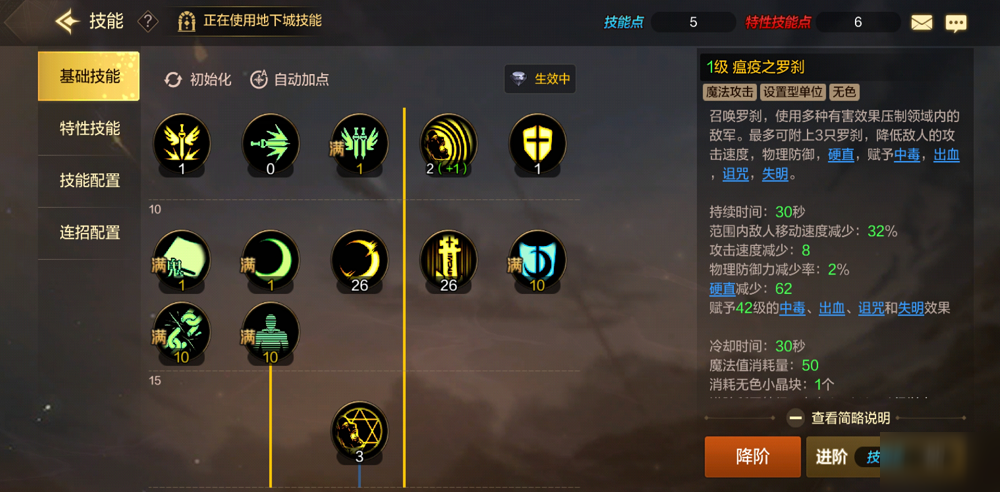The width and height of the screenshot is (1000, 492).
Task: Click the 初始化 reset button
Action: [x=198, y=79]
